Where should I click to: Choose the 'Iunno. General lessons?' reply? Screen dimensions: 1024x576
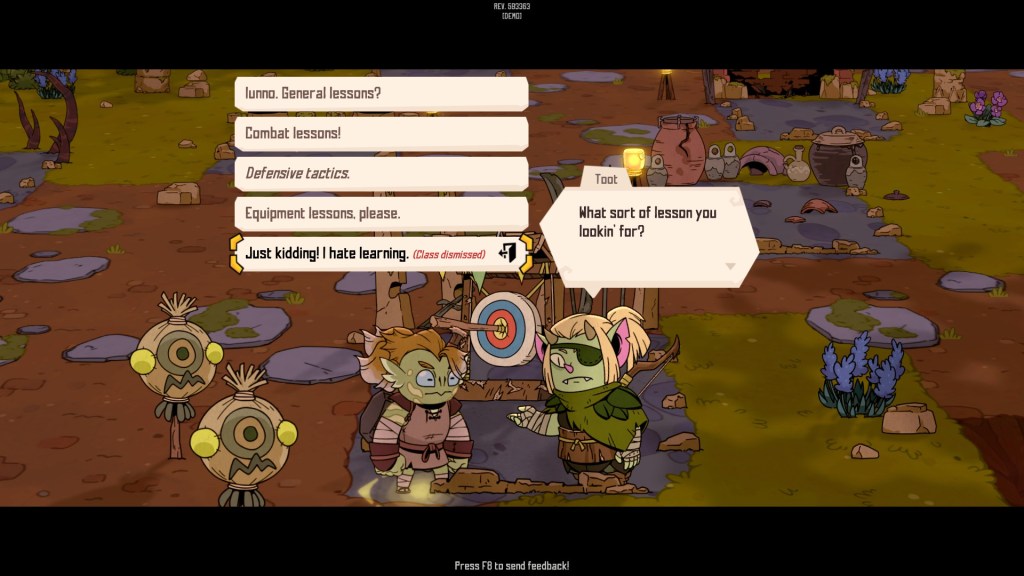pos(380,93)
